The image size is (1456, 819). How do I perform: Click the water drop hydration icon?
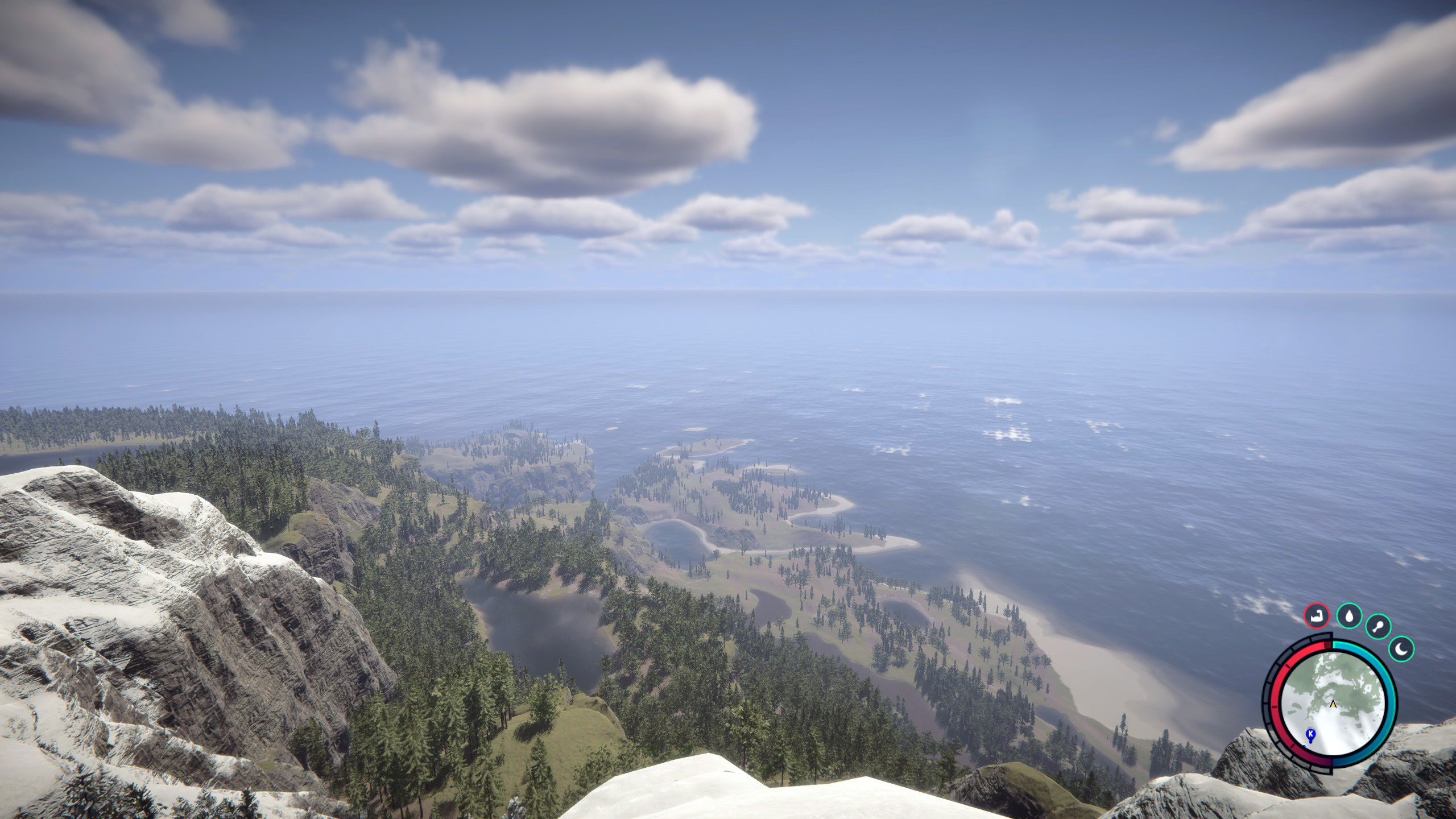tap(1349, 615)
